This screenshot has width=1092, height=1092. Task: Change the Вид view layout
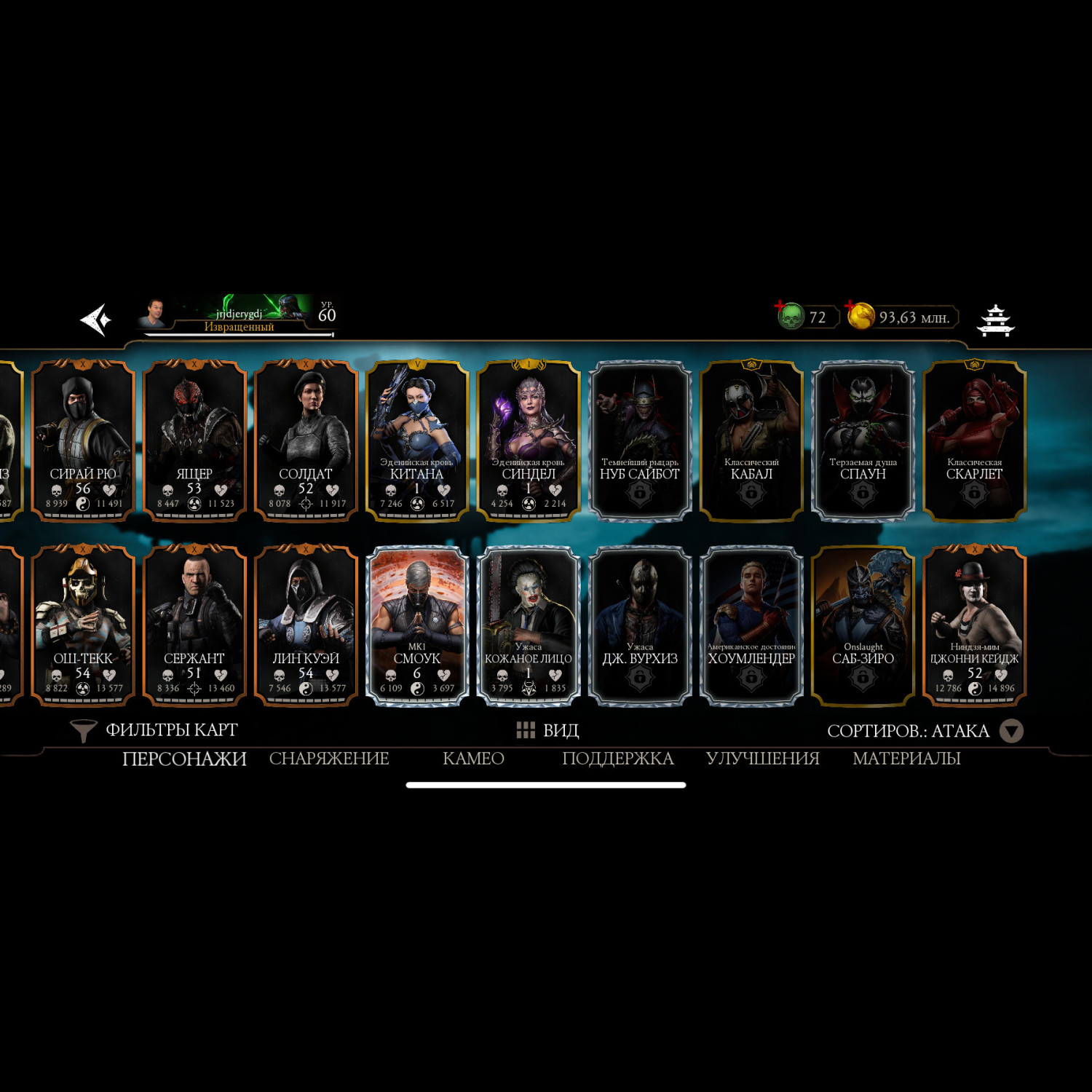click(x=547, y=730)
